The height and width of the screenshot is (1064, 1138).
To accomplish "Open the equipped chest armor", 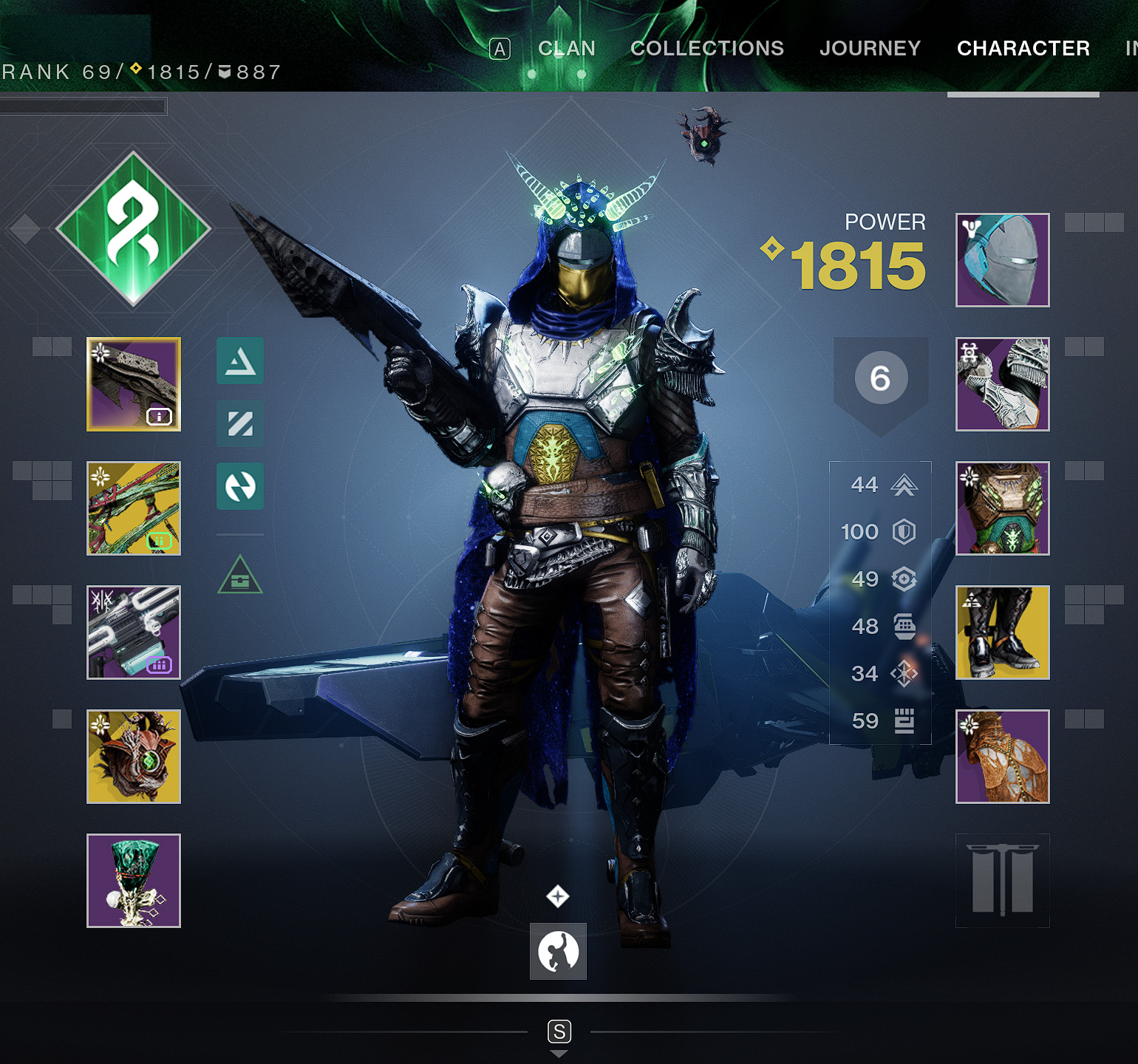I will click(x=1002, y=507).
